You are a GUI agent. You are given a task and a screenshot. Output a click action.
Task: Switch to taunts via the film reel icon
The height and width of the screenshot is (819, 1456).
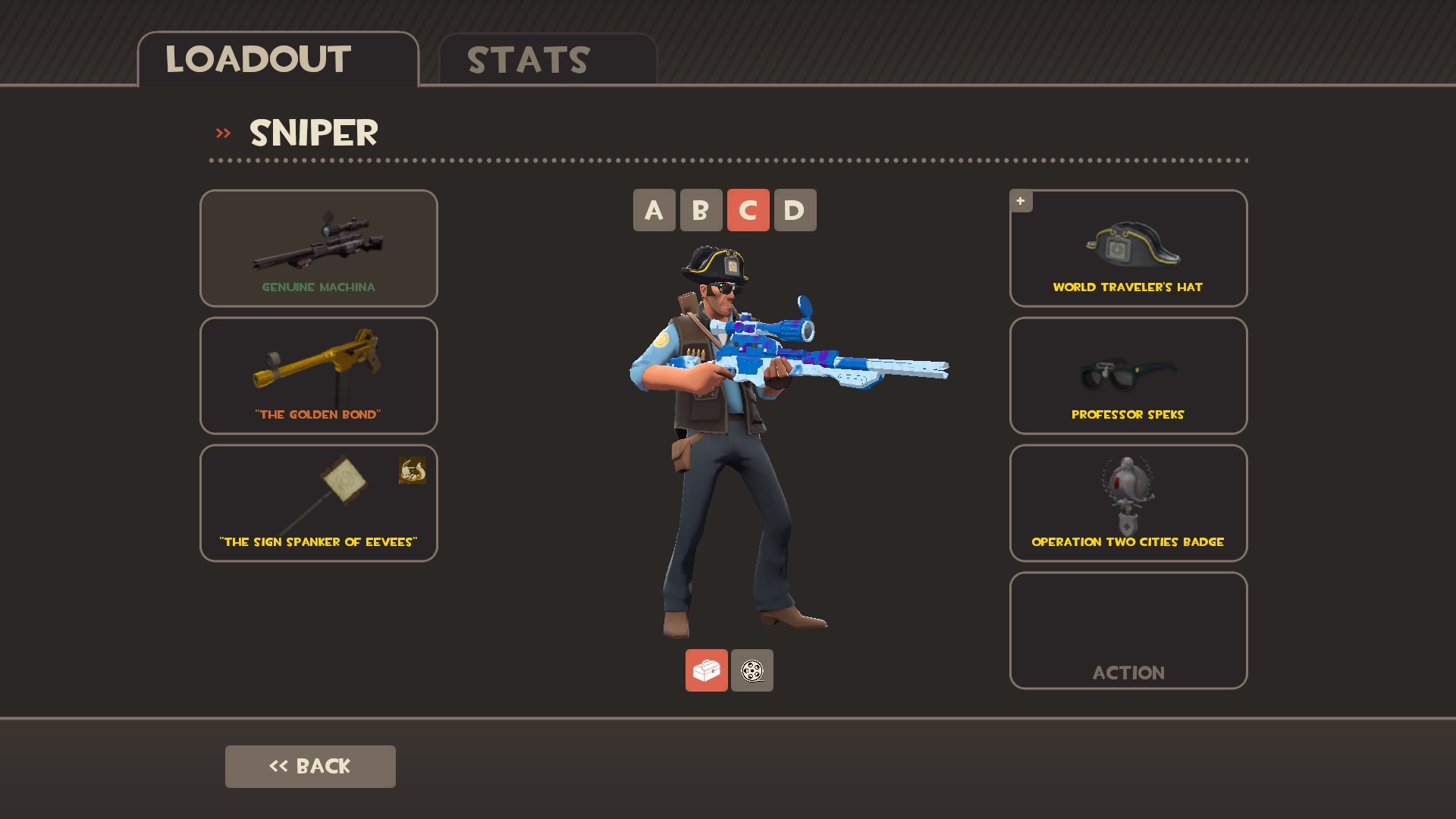point(752,670)
